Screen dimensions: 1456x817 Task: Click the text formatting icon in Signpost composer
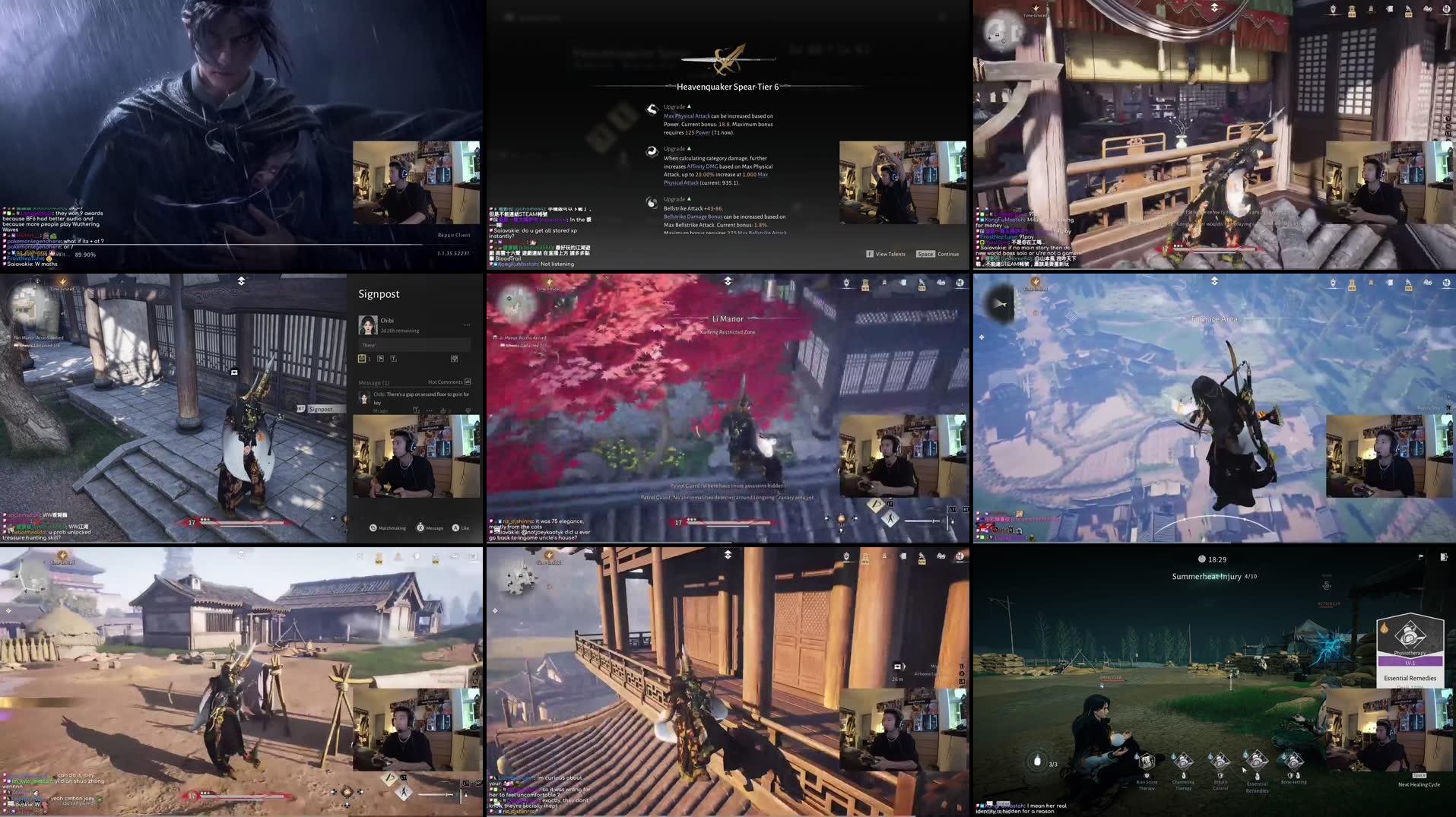pyautogui.click(x=394, y=359)
